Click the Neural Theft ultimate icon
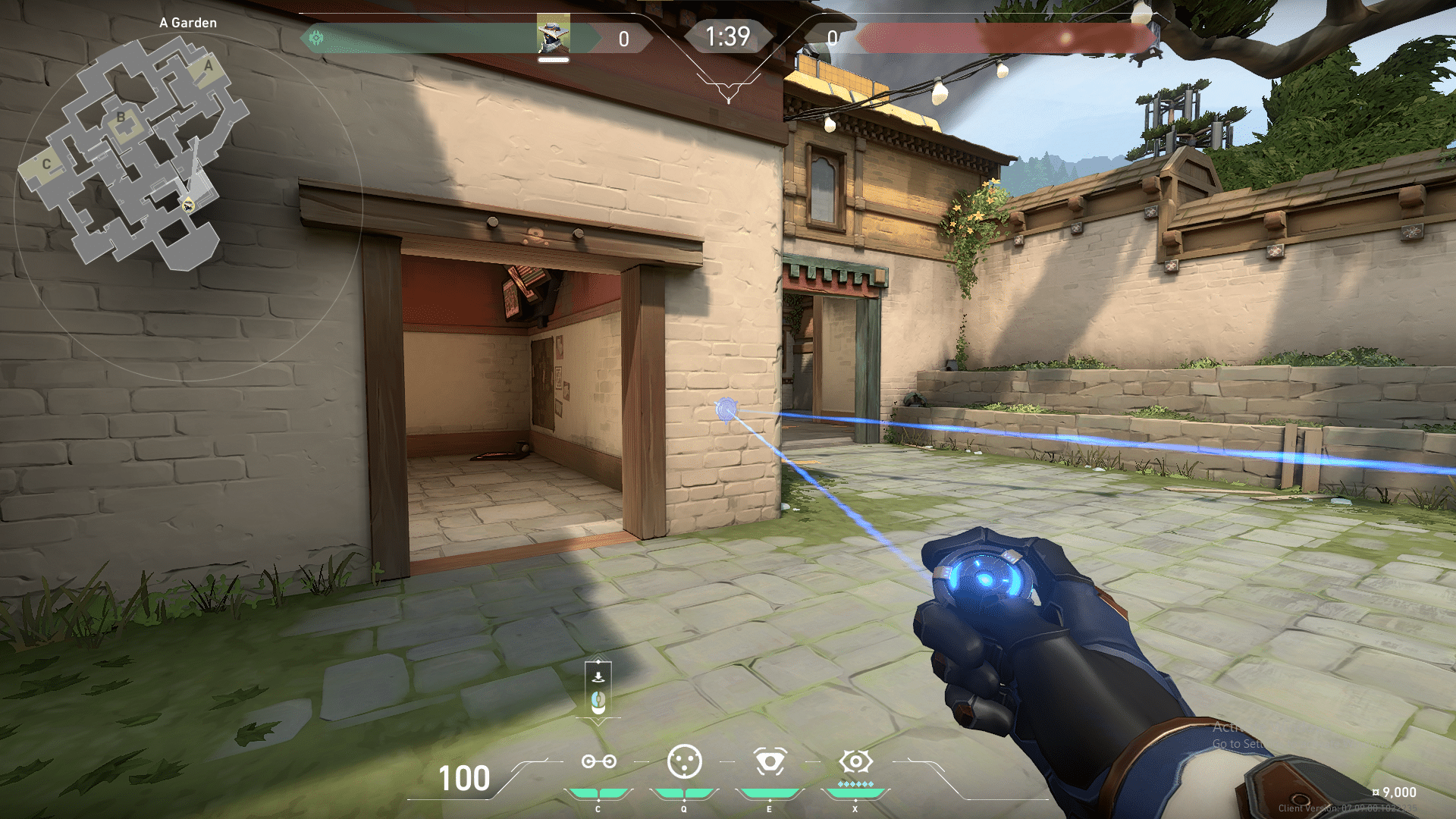Image resolution: width=1456 pixels, height=819 pixels. pos(855,761)
